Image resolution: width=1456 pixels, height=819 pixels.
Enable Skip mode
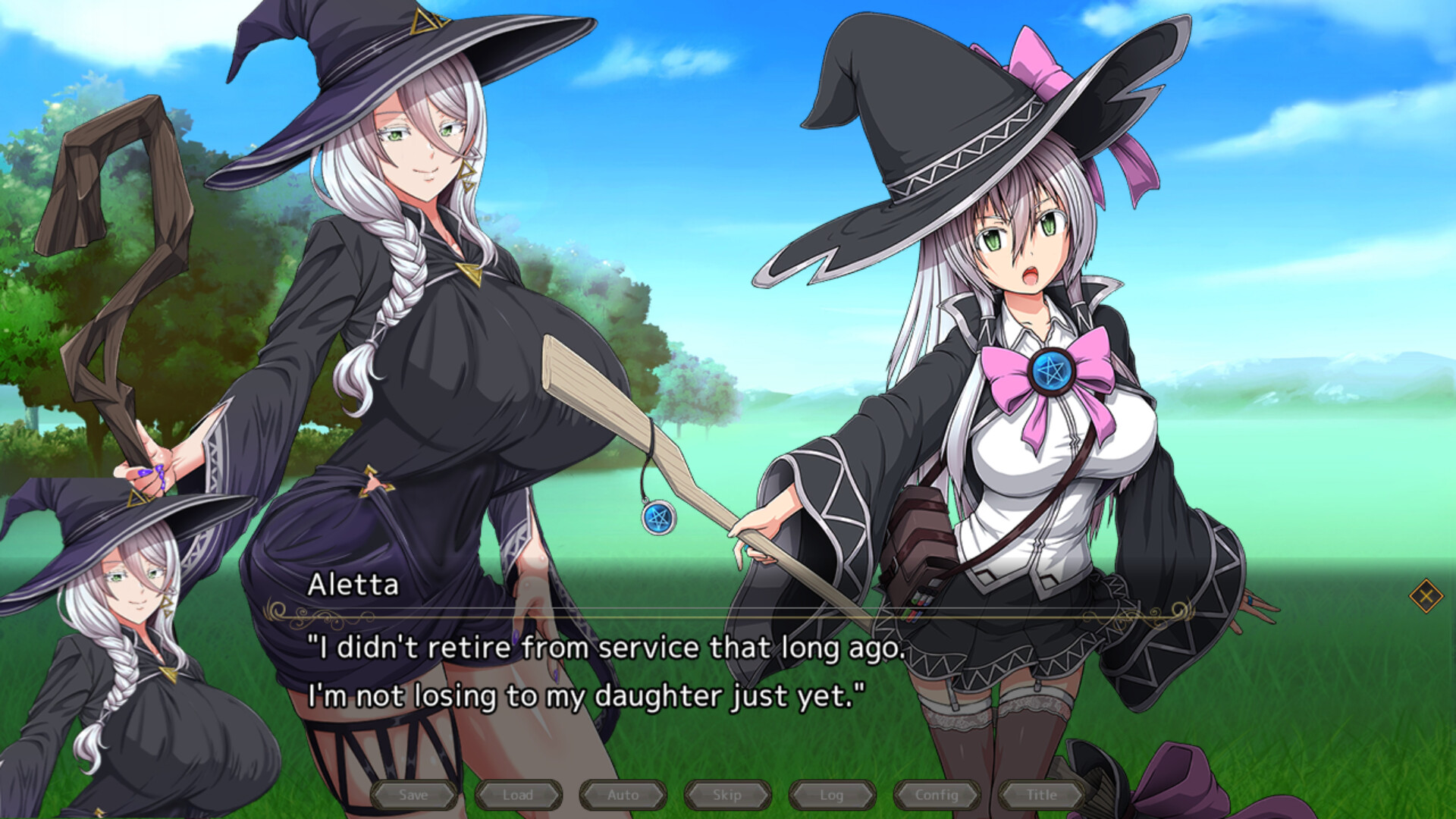(x=727, y=795)
